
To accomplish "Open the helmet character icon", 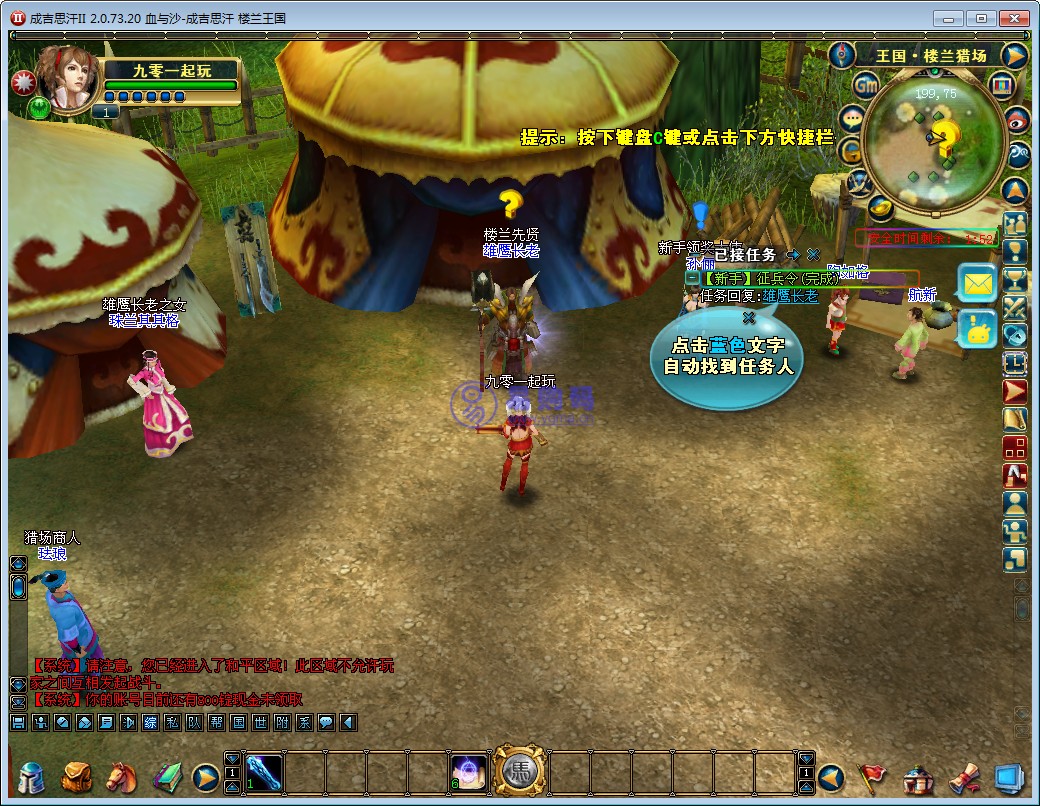I will (x=33, y=776).
